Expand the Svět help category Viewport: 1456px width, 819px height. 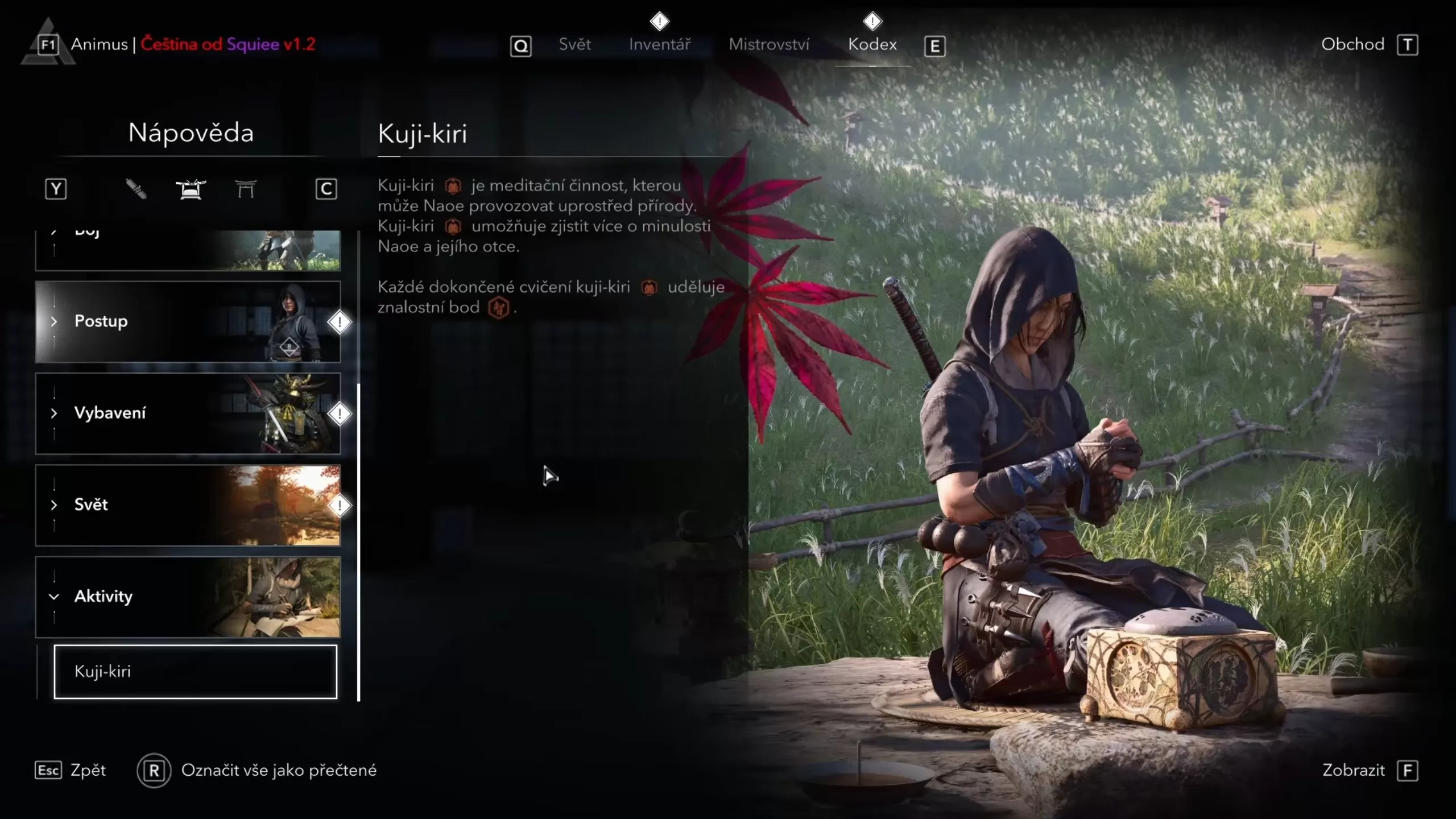tap(188, 505)
